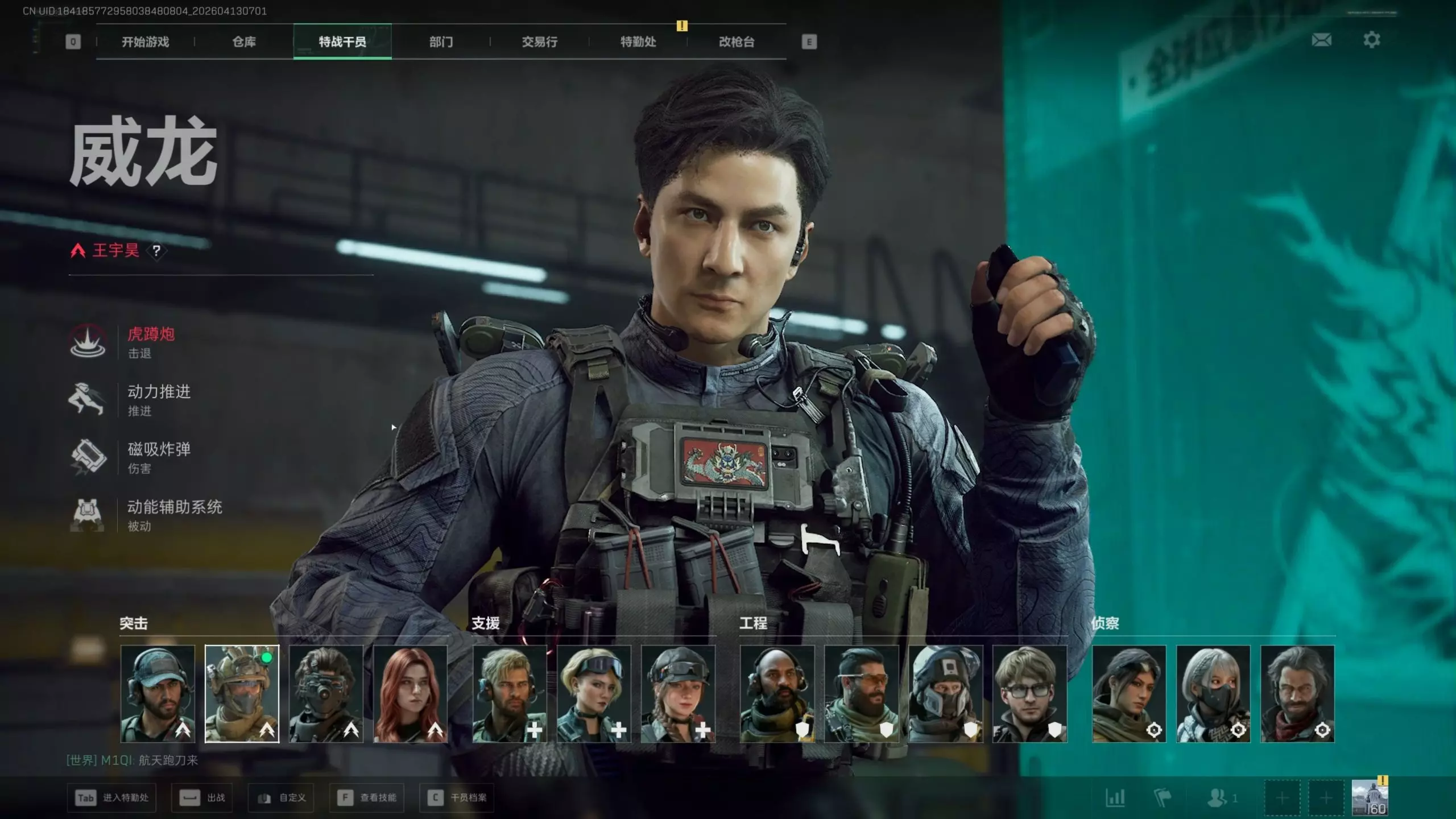This screenshot has width=1456, height=819.
Task: Open the 干员档案 operator file button
Action: pos(457,798)
